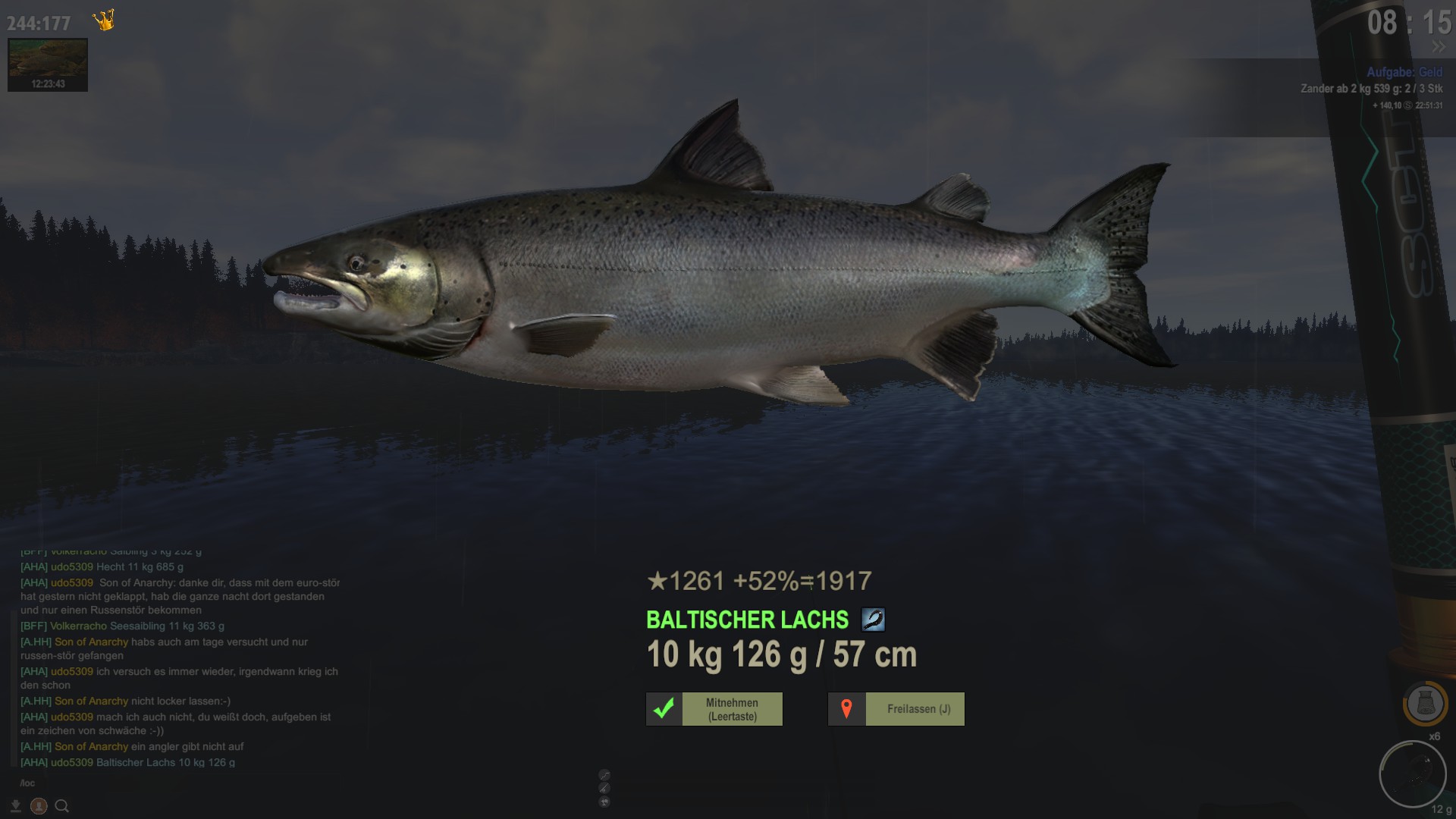Click the chat input field showing /loc
Image resolution: width=1456 pixels, height=819 pixels.
[x=152, y=783]
